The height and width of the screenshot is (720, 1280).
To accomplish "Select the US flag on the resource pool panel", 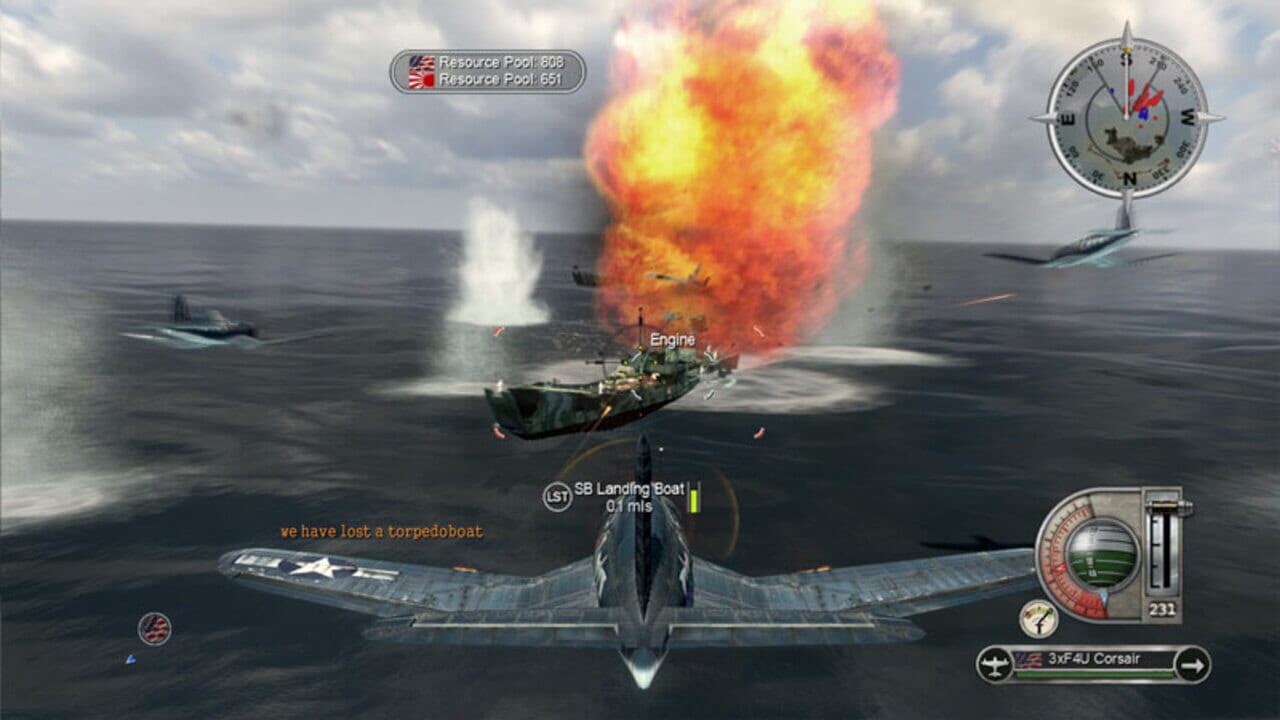I will tap(422, 62).
